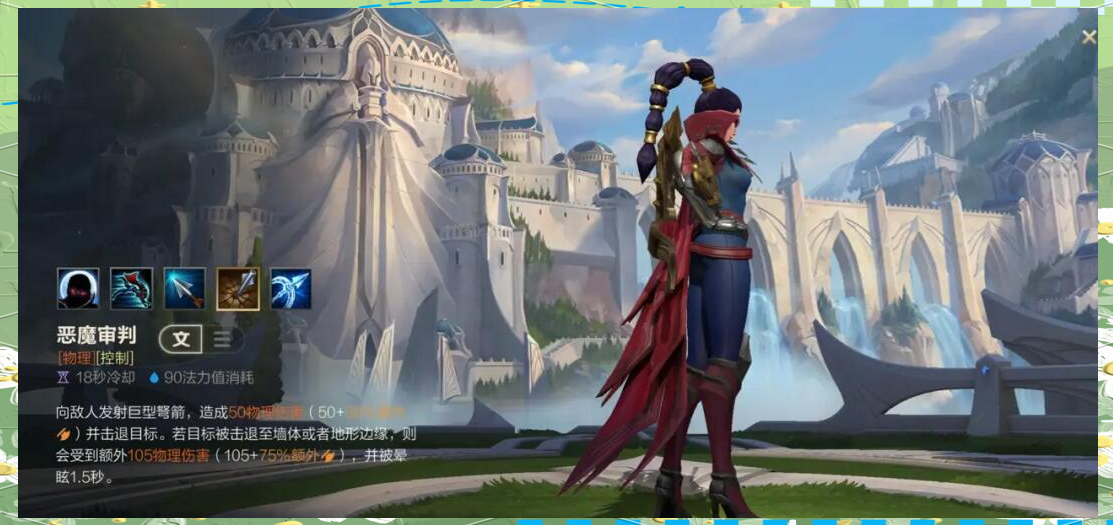Viewport: 1113px width, 525px height.
Task: Select the white crossbow ultimate ability icon
Action: [x=291, y=289]
